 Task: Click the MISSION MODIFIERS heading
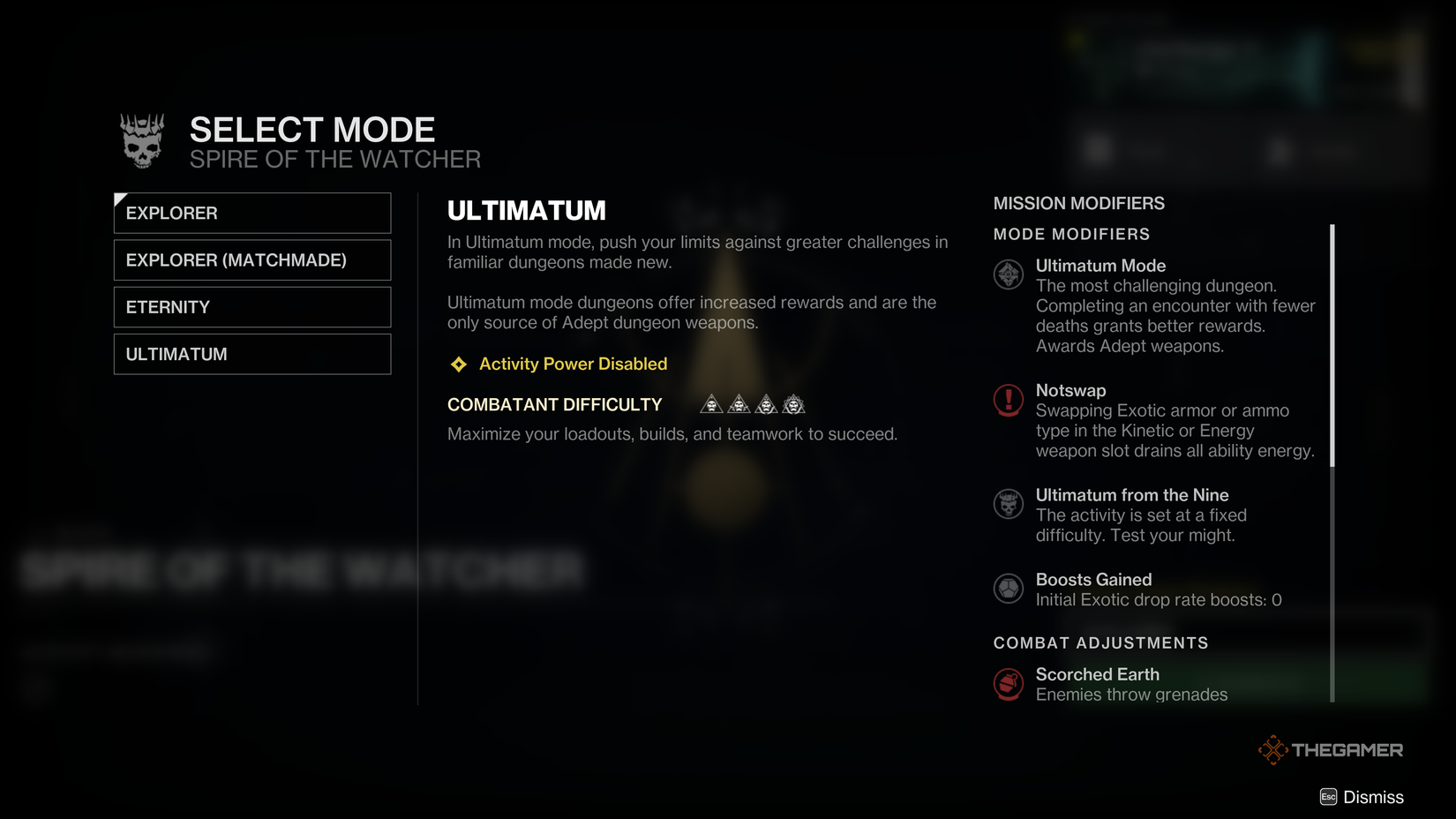tap(1078, 203)
